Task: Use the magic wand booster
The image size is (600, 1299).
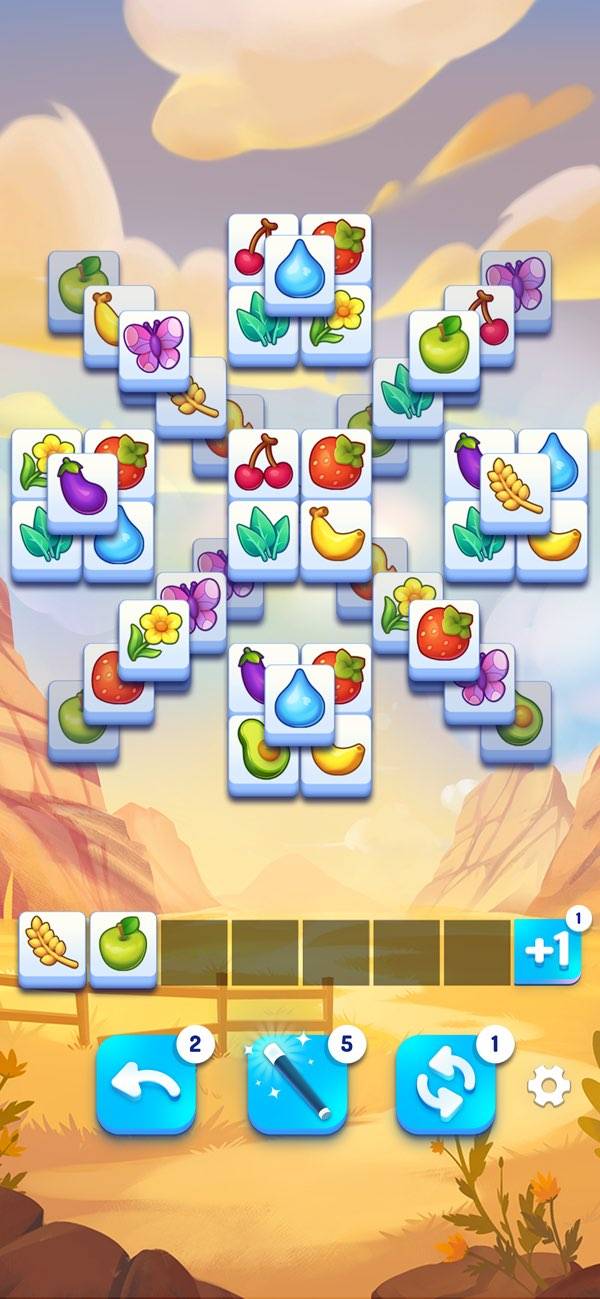Action: tap(297, 1085)
